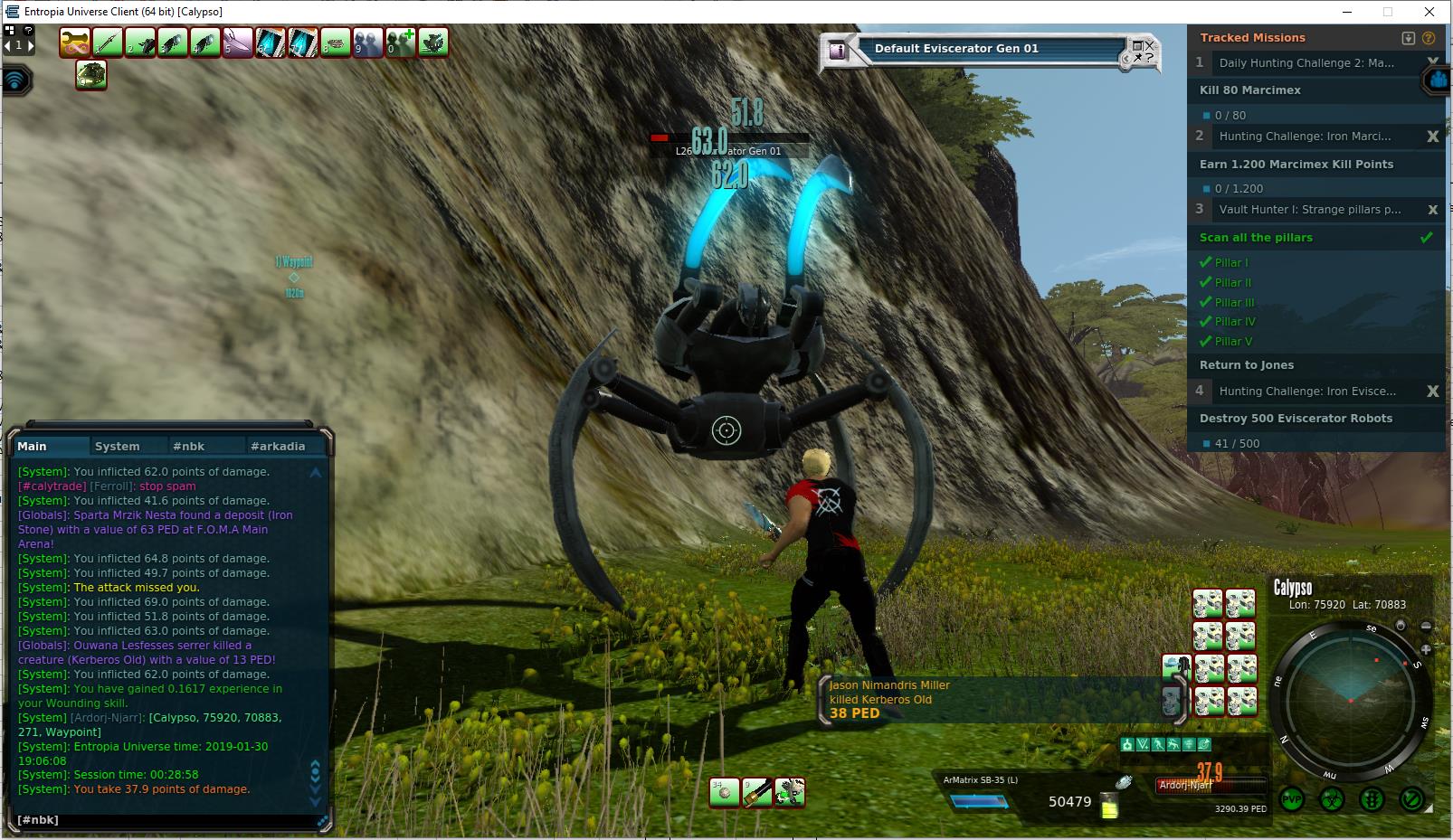Close the Default Eviscerator Gen 01 panel
The image size is (1453, 840).
coord(1149,43)
